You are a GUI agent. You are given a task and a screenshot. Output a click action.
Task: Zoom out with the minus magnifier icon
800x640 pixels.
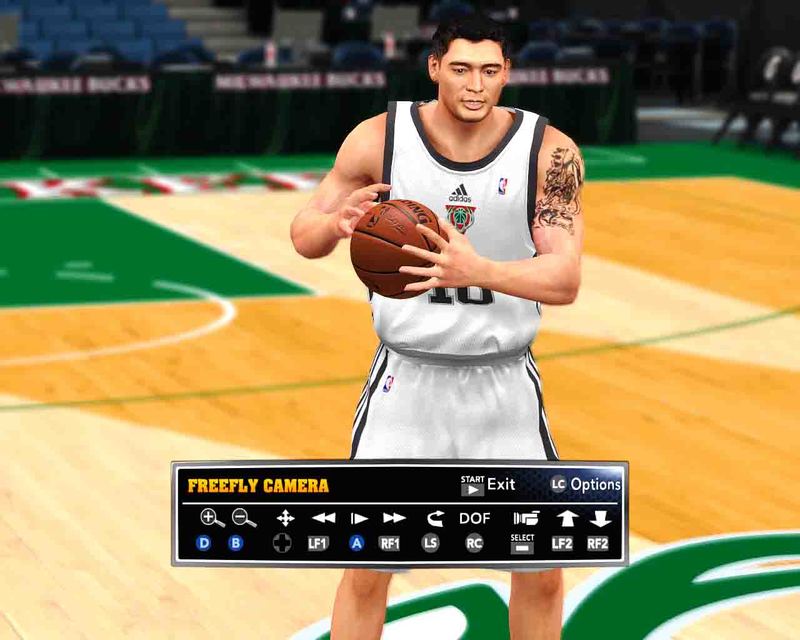[244, 518]
